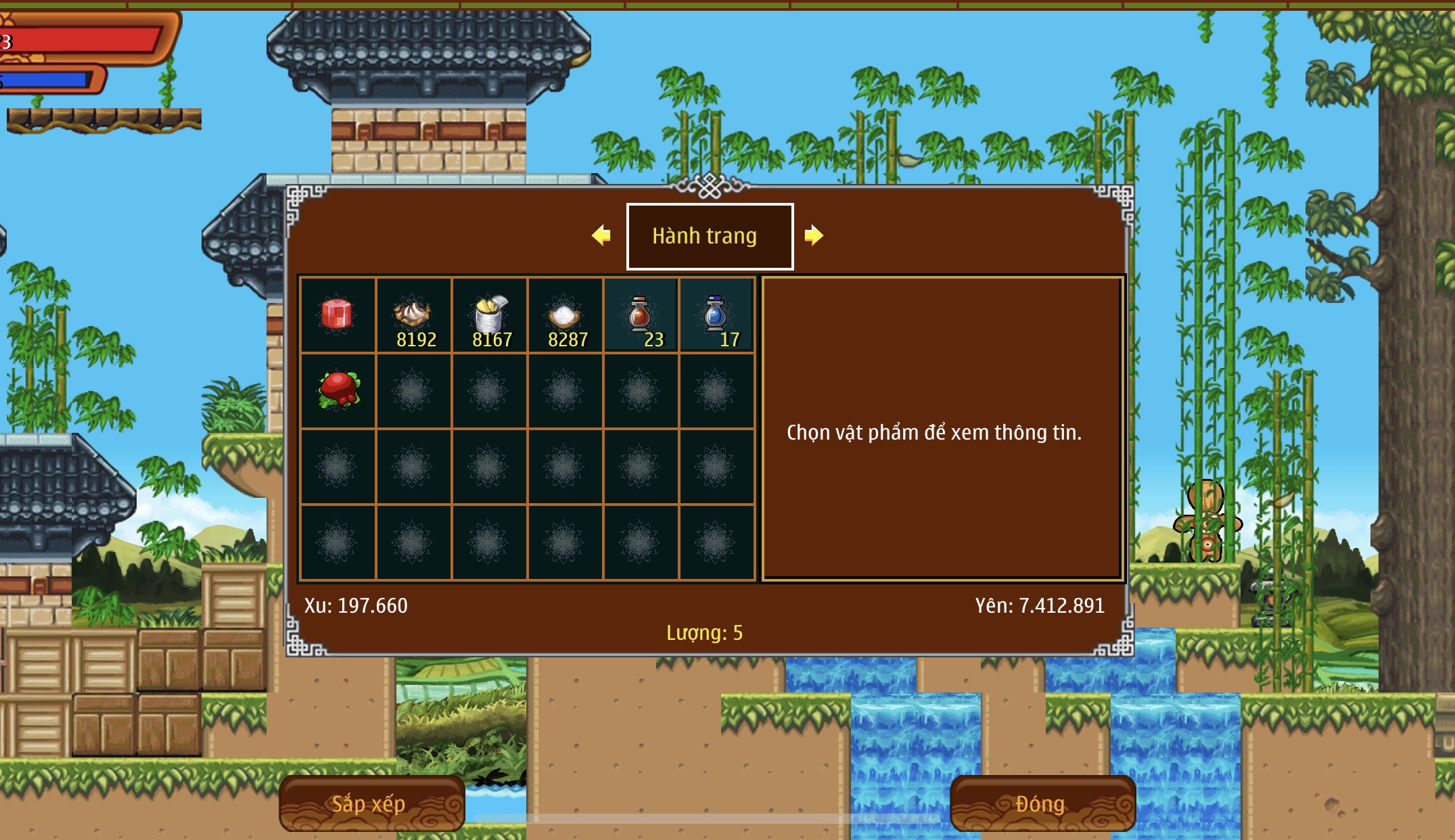1455x840 pixels.
Task: Go to the next tab with the right arrow
Action: click(x=814, y=235)
